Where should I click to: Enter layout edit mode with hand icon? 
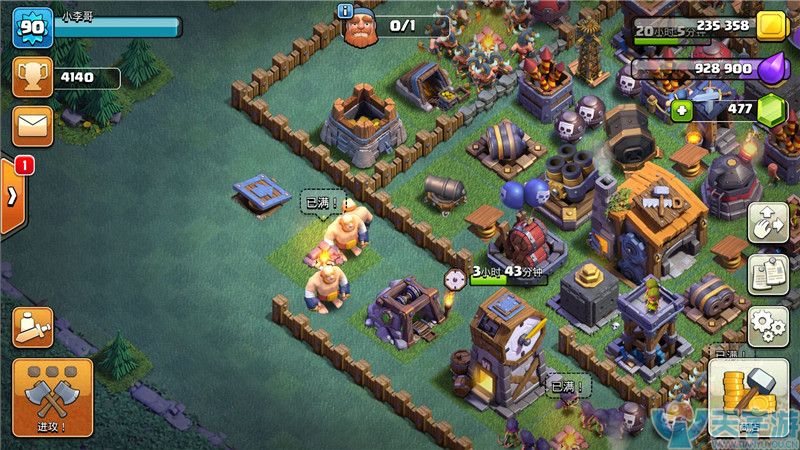(767, 222)
